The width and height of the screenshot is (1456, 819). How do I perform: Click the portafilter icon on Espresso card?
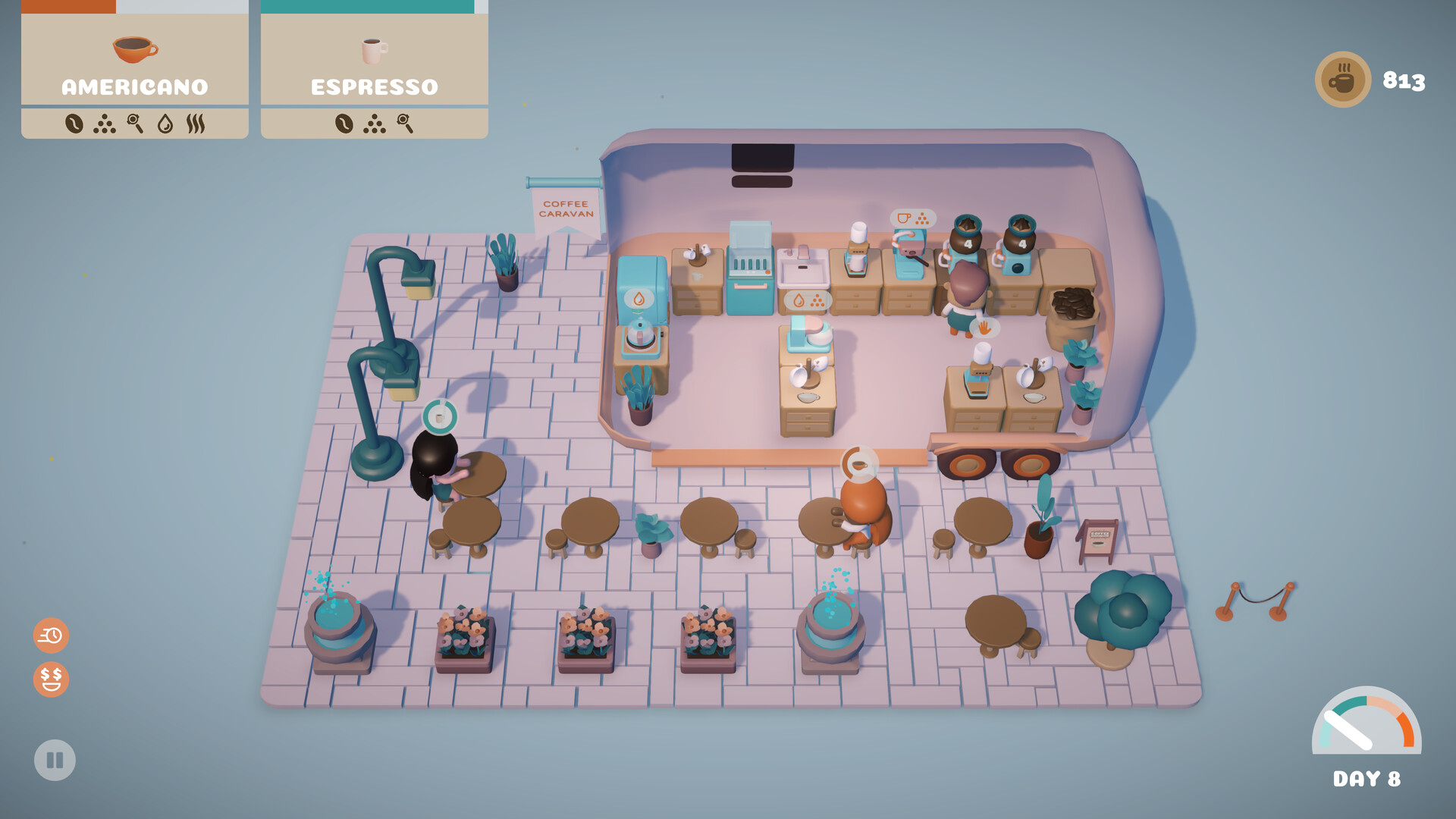(x=404, y=124)
